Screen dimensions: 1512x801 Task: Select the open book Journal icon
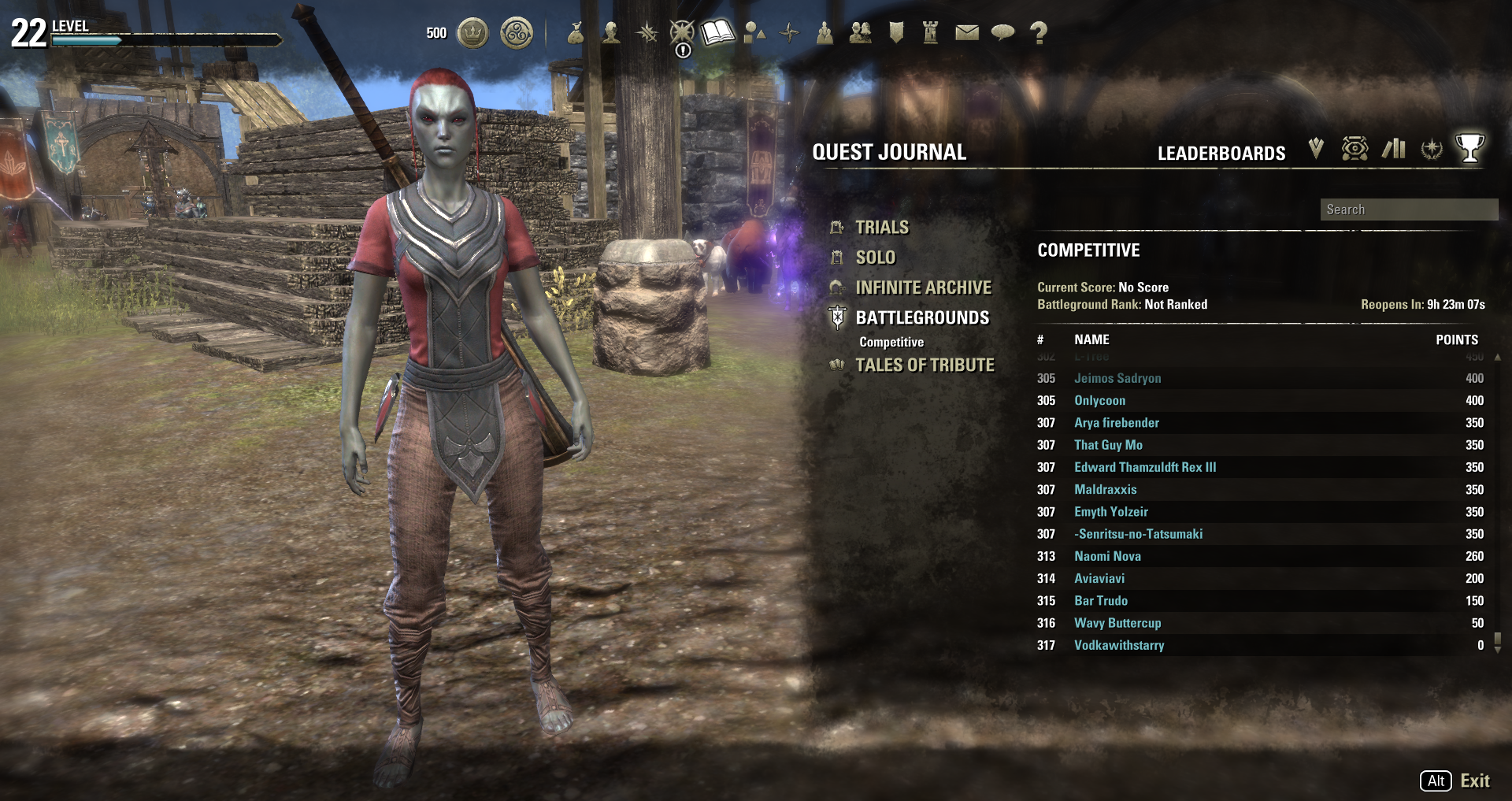pos(717,33)
